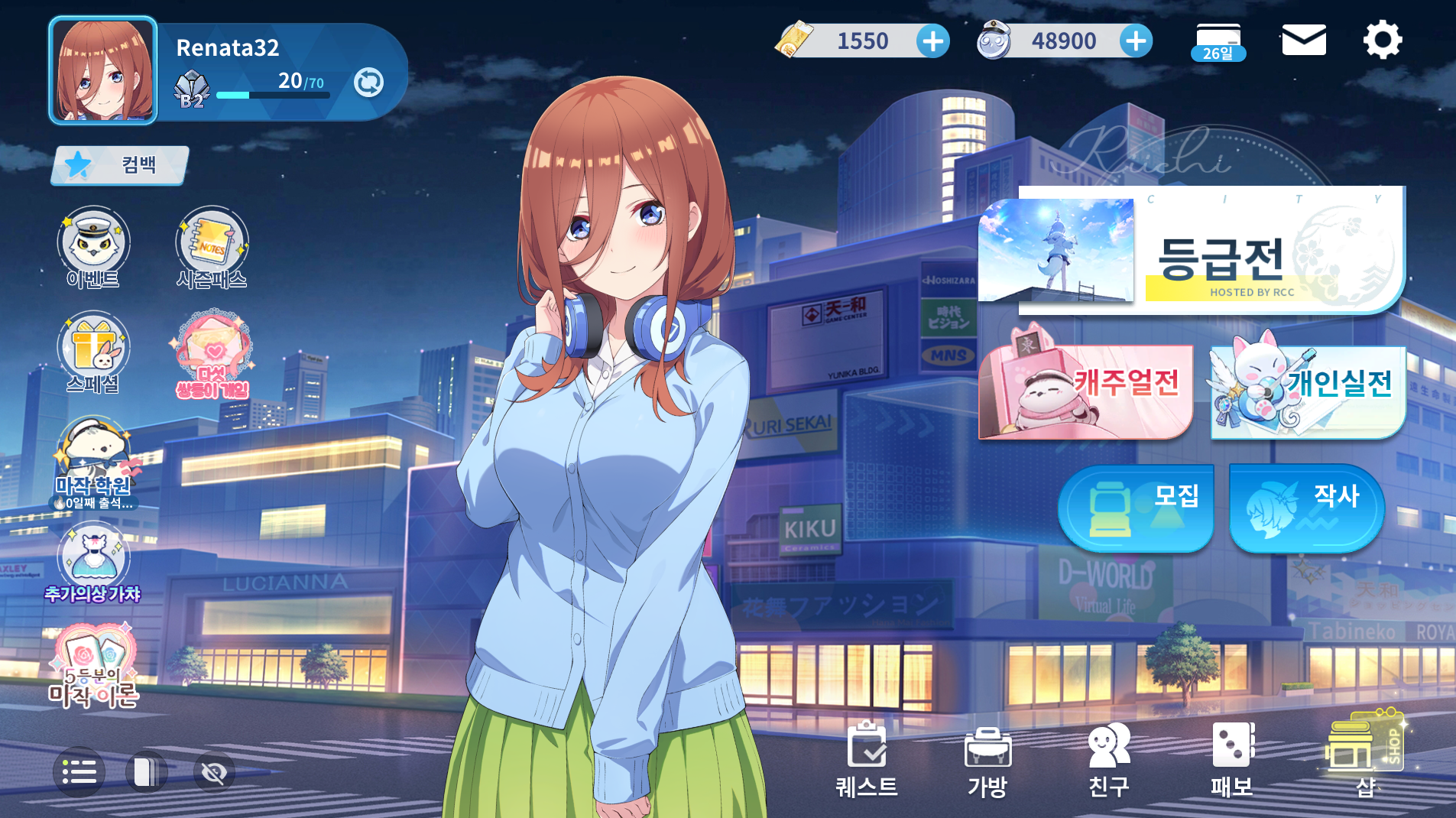The image size is (1456, 818).
Task: Add more gold tickets with plus button
Action: point(932,41)
